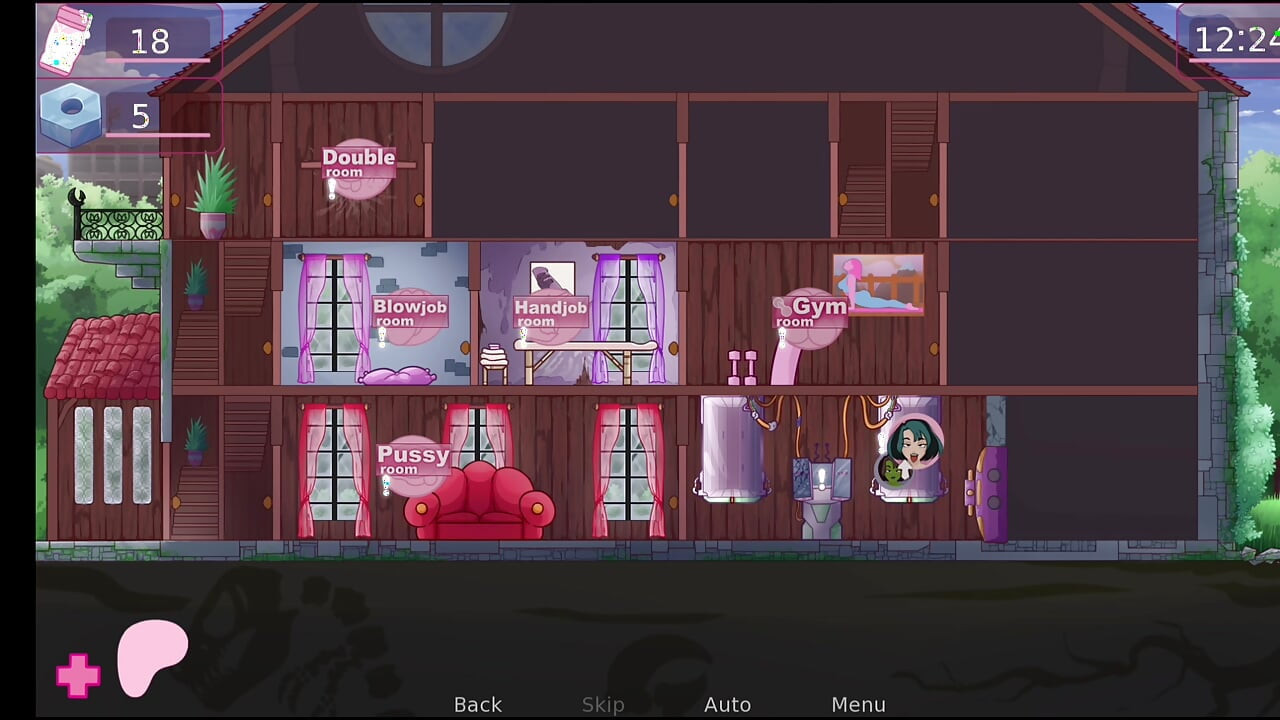Viewport: 1280px width, 720px height.
Task: Click Skip in the bottom bar
Action: (603, 704)
